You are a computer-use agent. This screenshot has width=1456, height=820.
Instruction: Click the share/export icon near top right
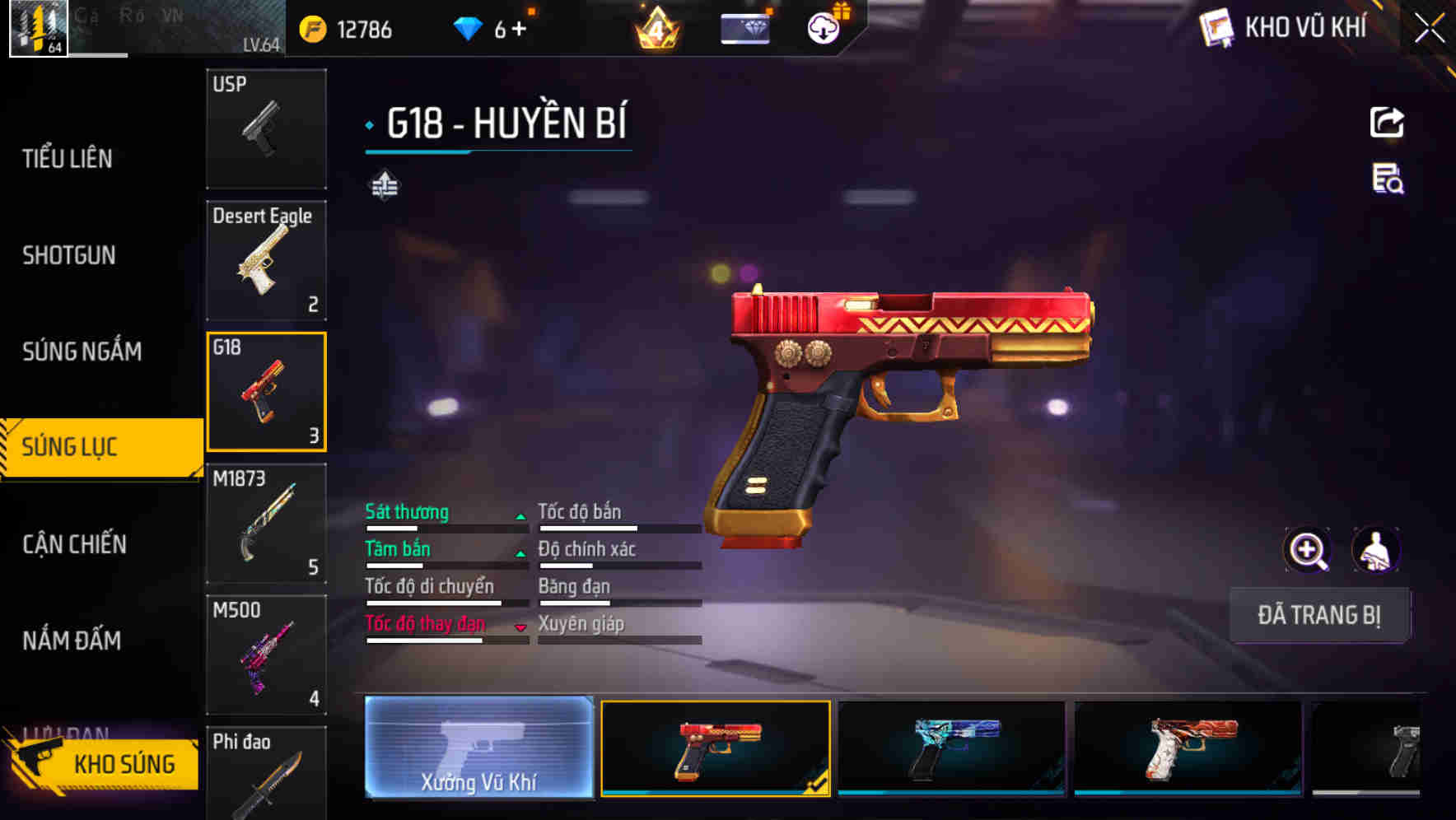[x=1388, y=122]
